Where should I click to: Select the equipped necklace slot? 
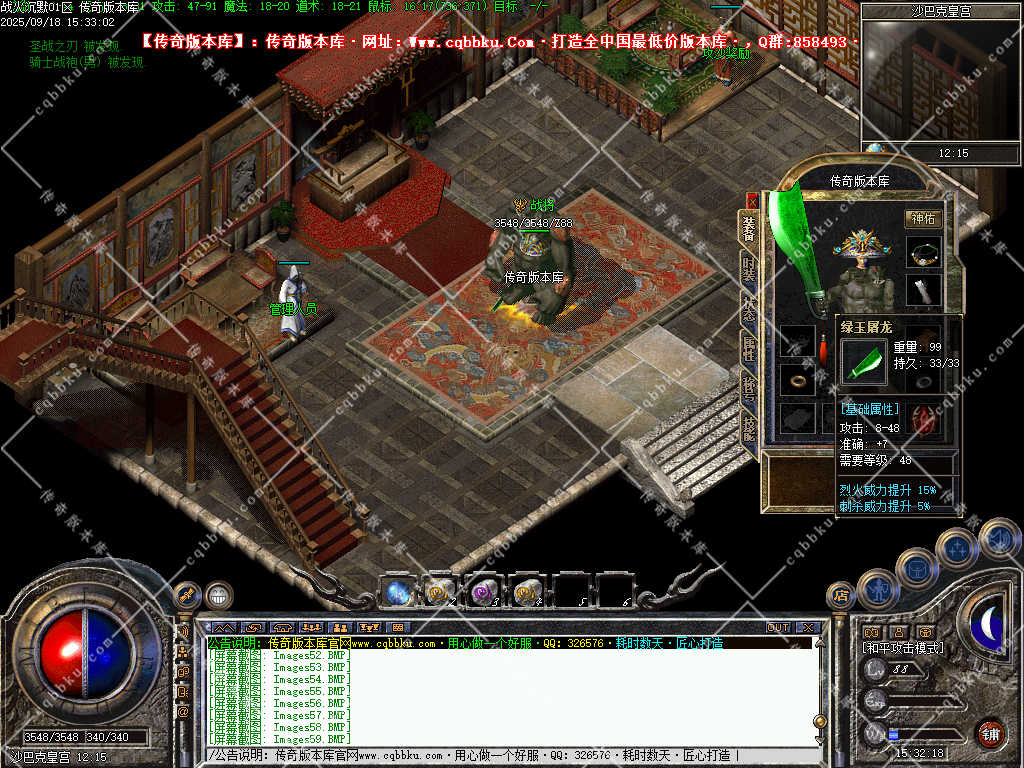pos(923,252)
